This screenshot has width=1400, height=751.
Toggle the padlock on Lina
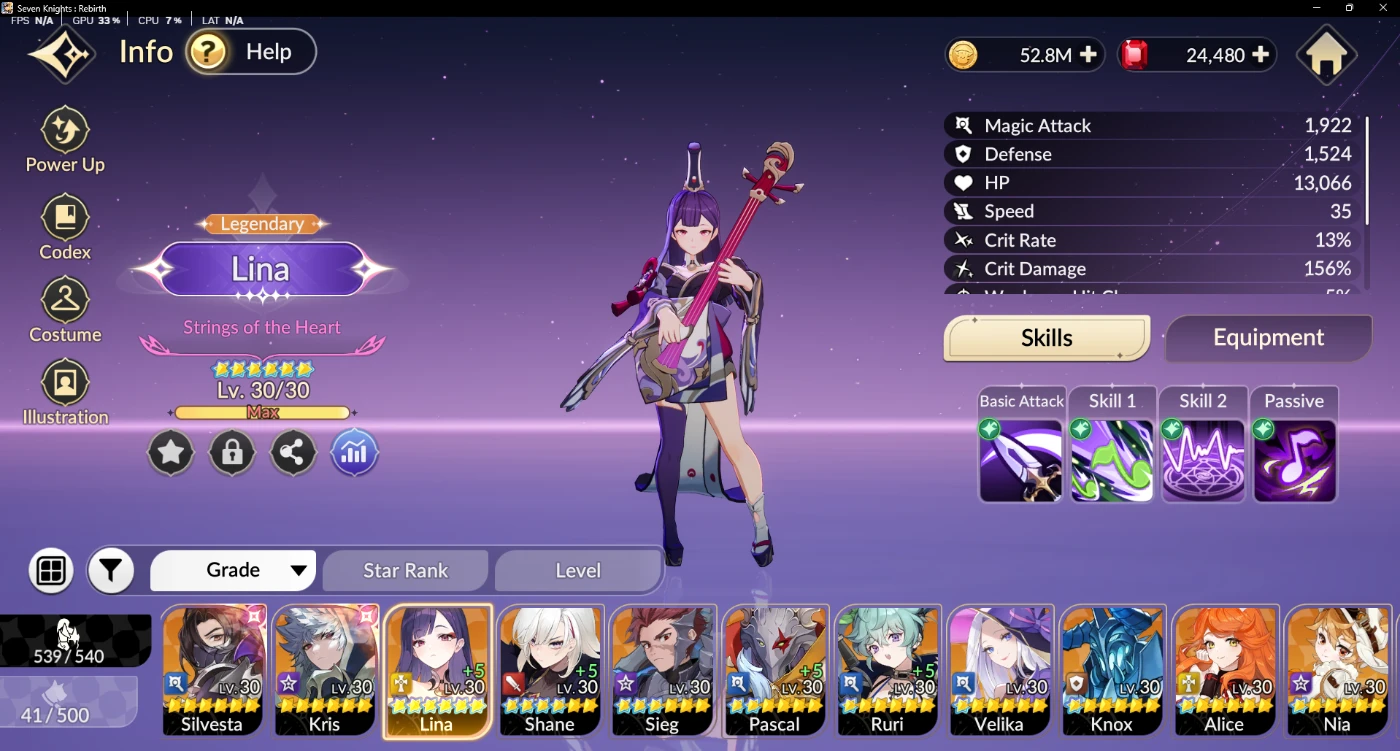[x=232, y=453]
